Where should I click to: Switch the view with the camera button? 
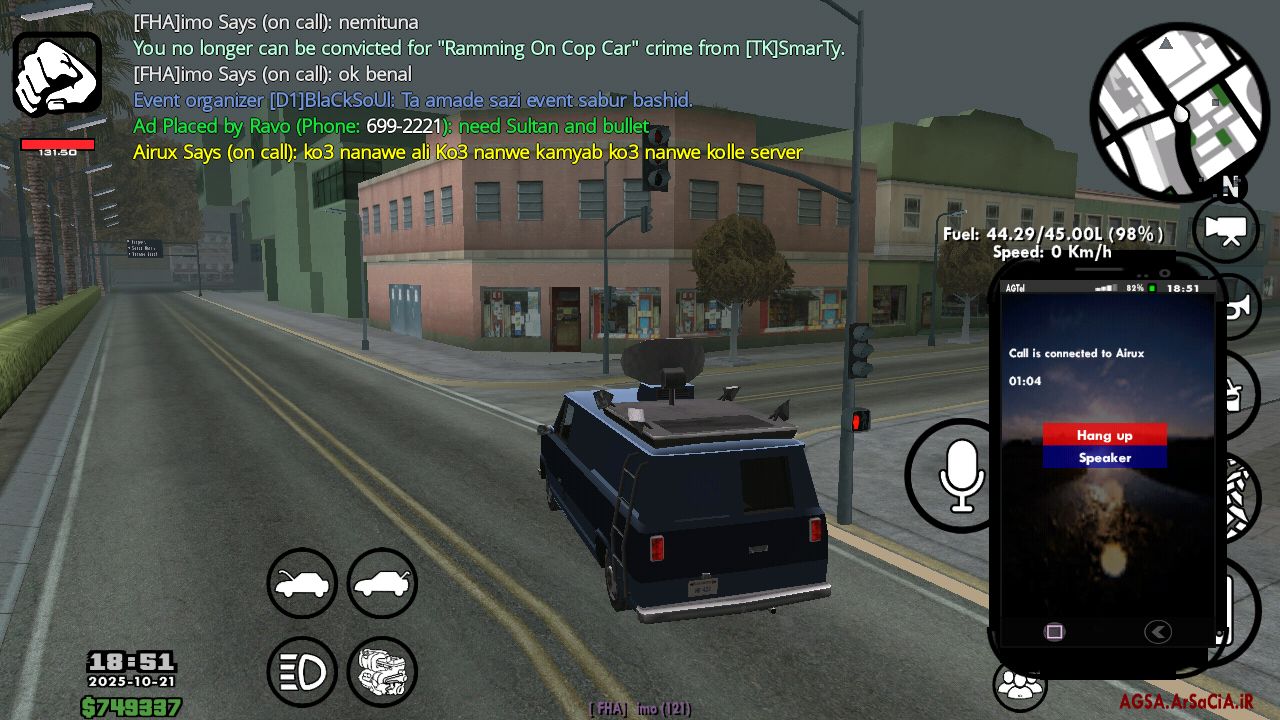click(1226, 230)
